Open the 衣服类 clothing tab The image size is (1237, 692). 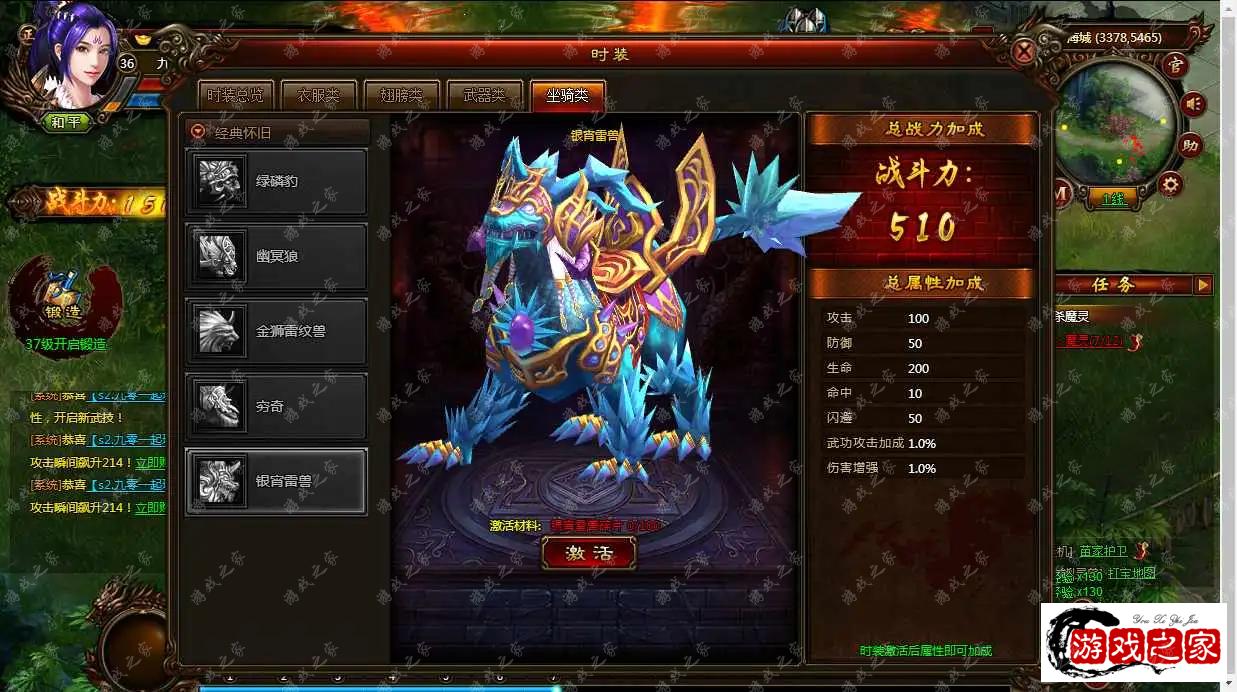[318, 96]
